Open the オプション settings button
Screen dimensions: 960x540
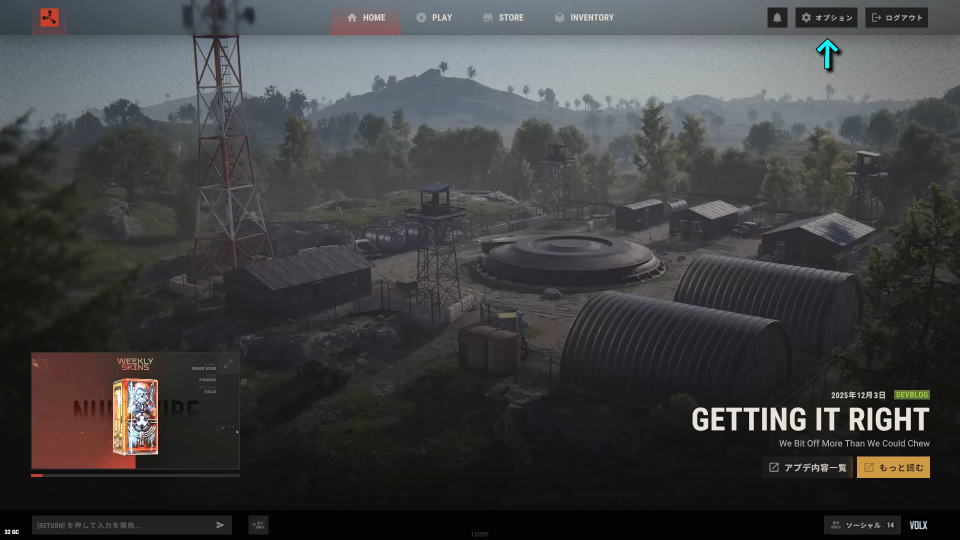click(826, 18)
